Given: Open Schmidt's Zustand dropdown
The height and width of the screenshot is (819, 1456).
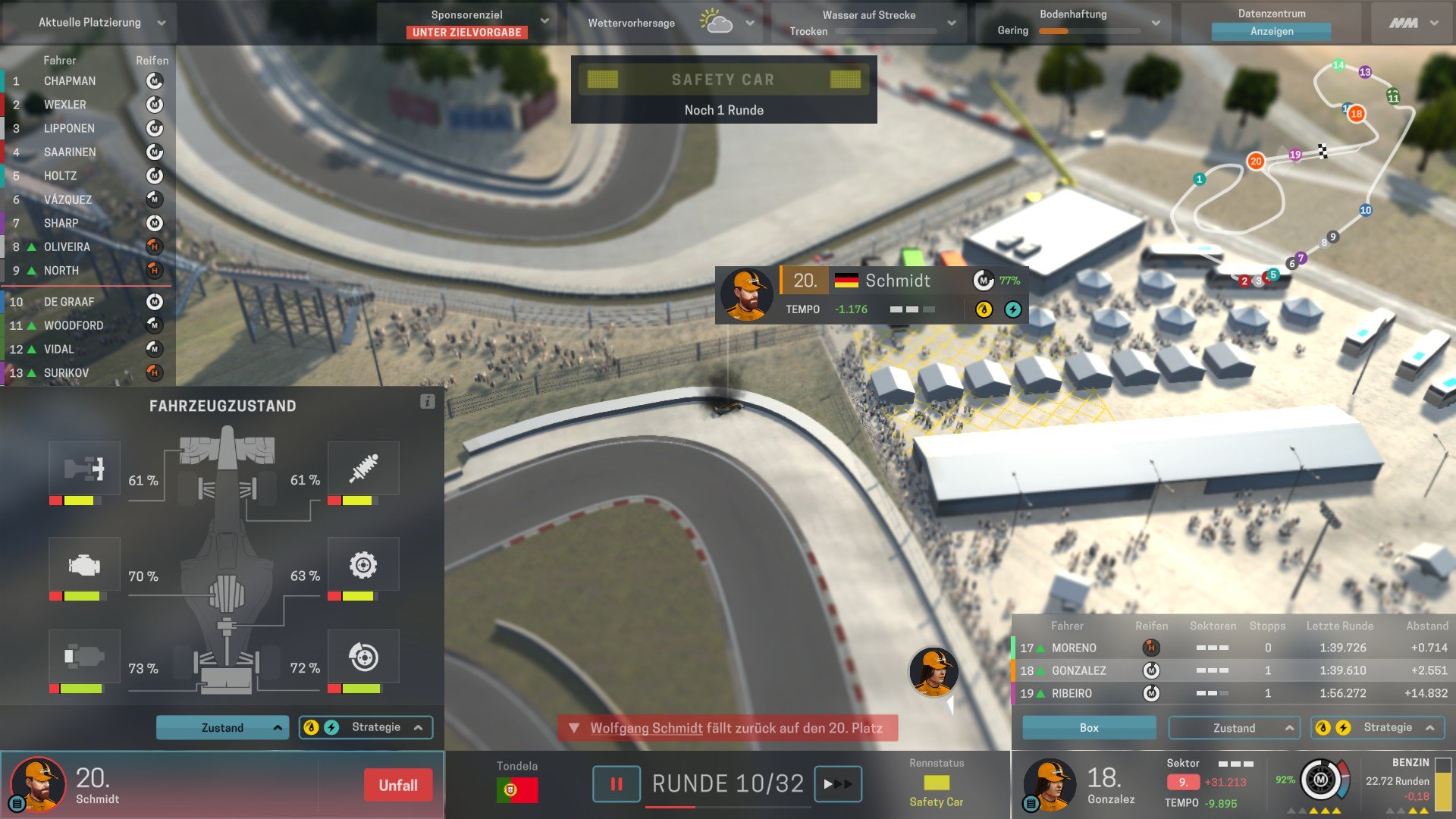Looking at the screenshot, I should point(222,728).
